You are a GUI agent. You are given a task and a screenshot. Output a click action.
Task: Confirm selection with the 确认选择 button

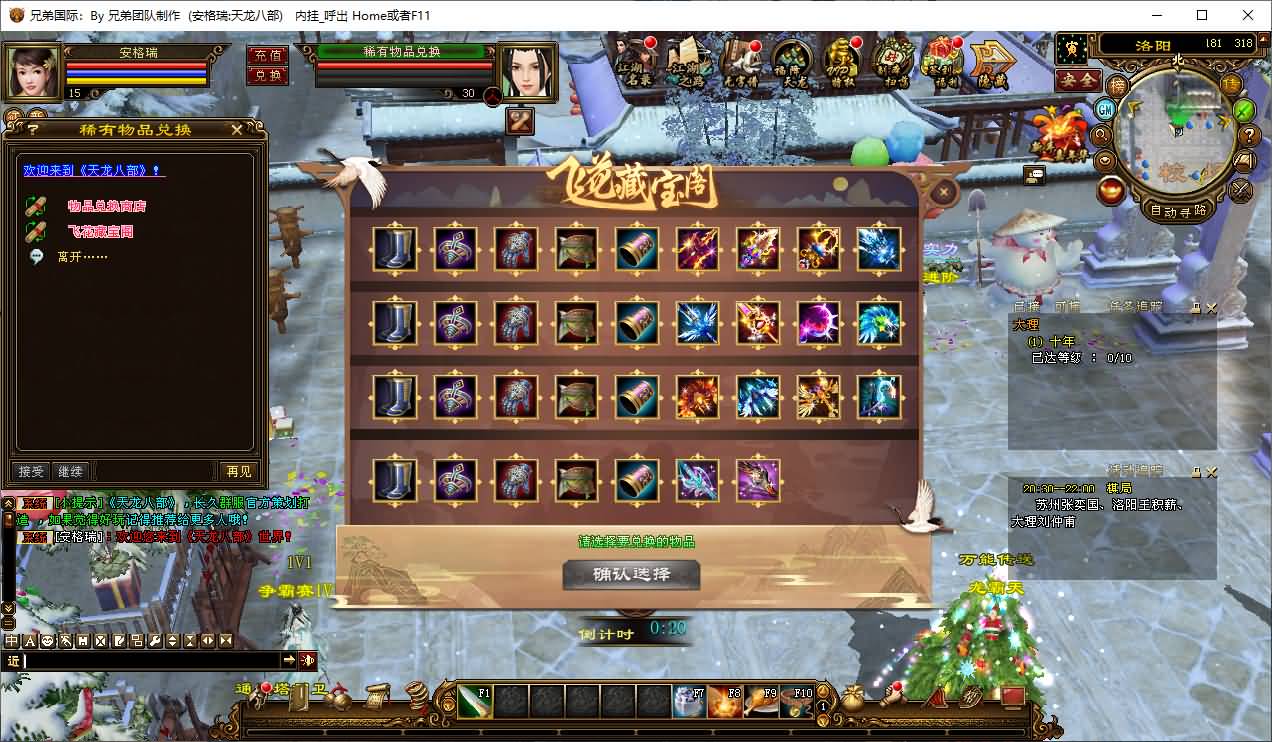[631, 575]
